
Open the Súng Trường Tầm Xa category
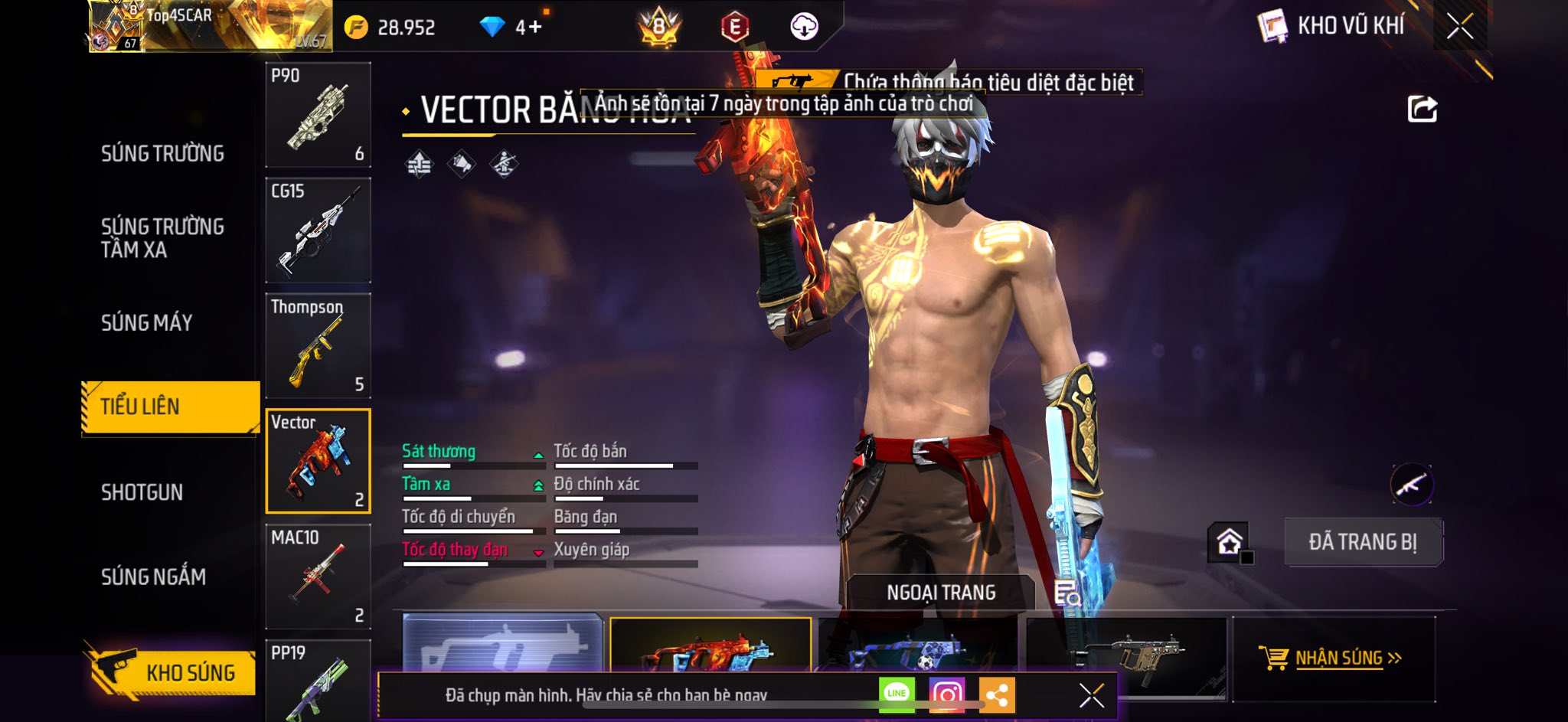[162, 238]
